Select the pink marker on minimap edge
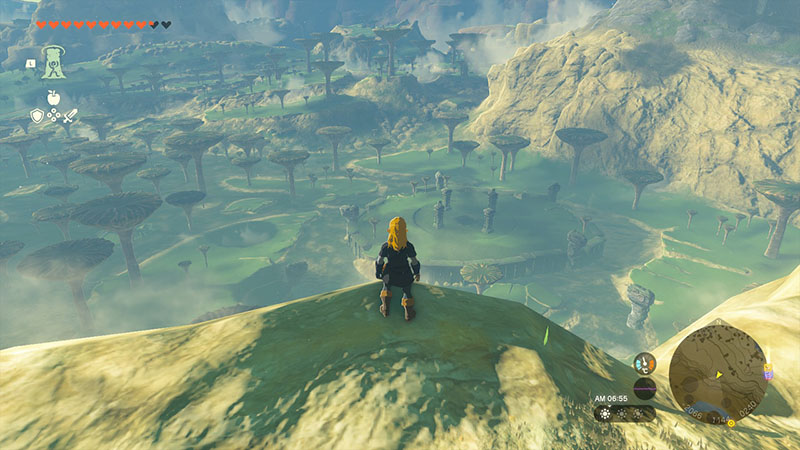The width and height of the screenshot is (800, 450). point(767,372)
